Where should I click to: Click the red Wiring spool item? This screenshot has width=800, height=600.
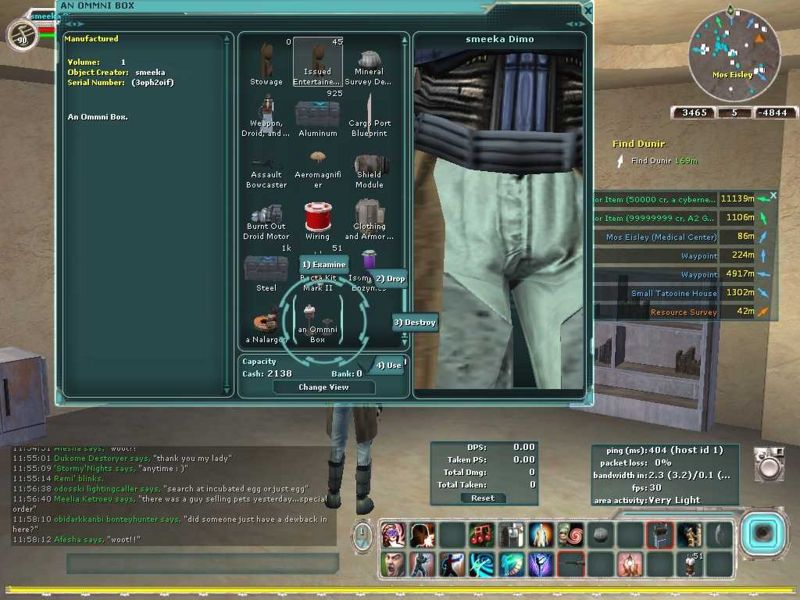318,218
